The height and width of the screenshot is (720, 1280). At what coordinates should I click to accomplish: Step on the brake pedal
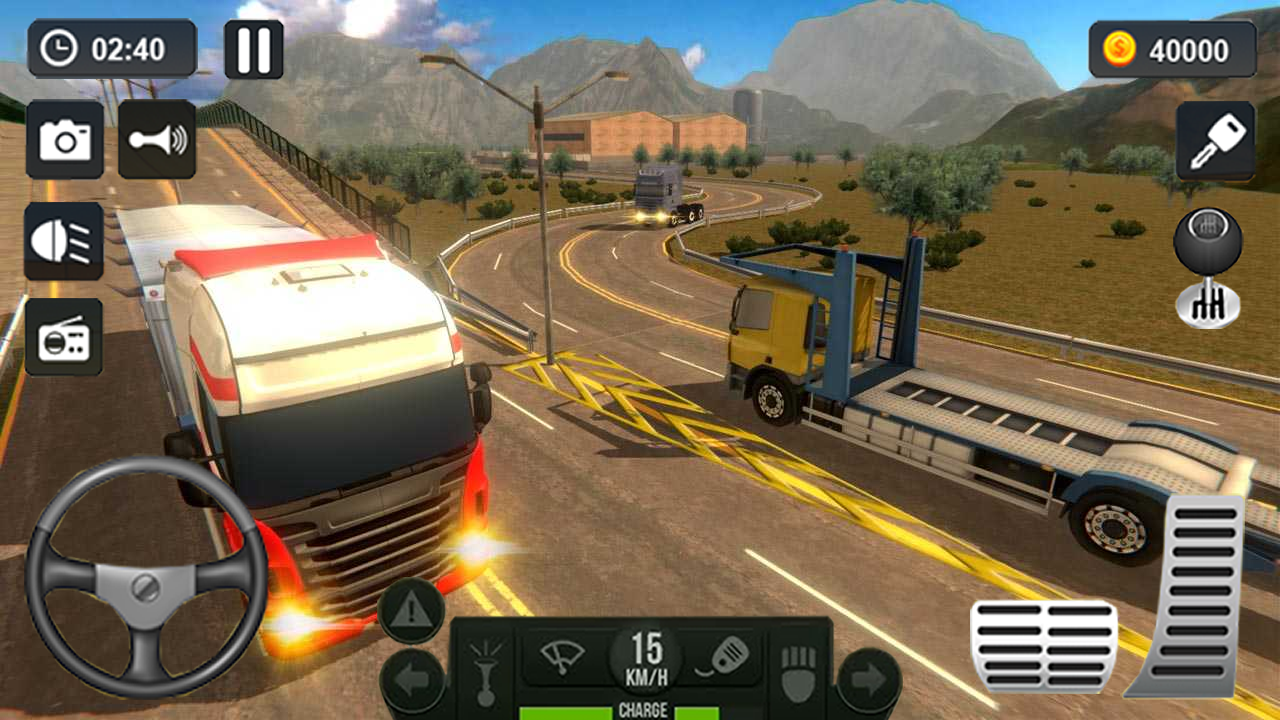click(x=1043, y=647)
